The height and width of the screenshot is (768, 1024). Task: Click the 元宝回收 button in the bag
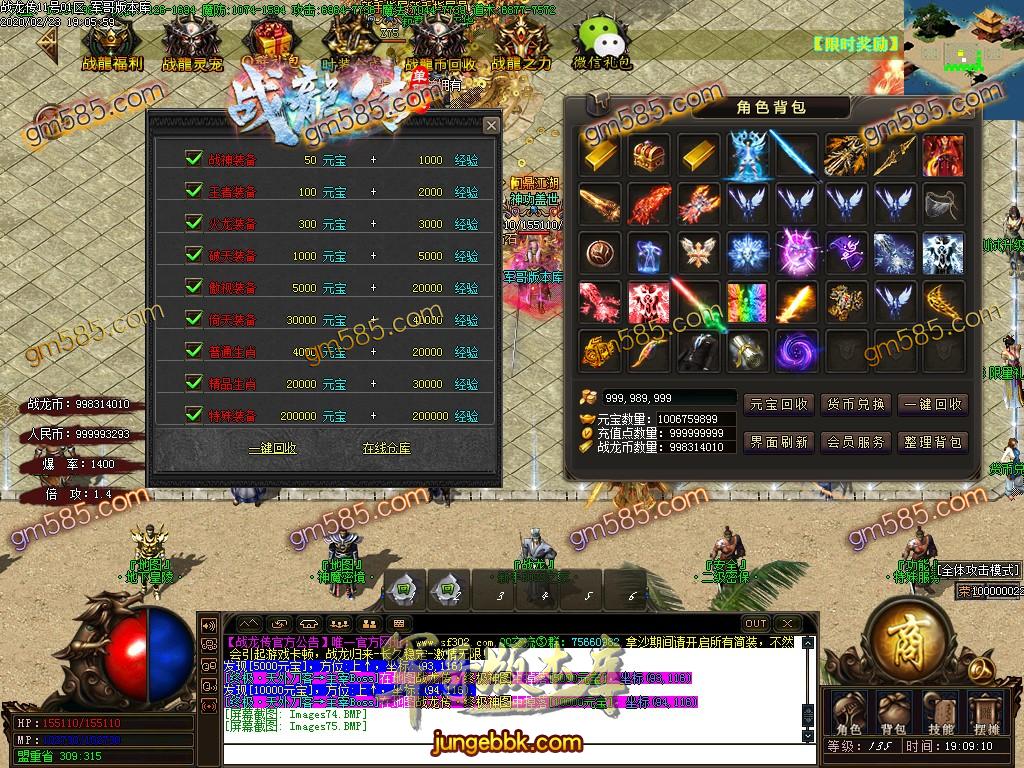coord(779,404)
